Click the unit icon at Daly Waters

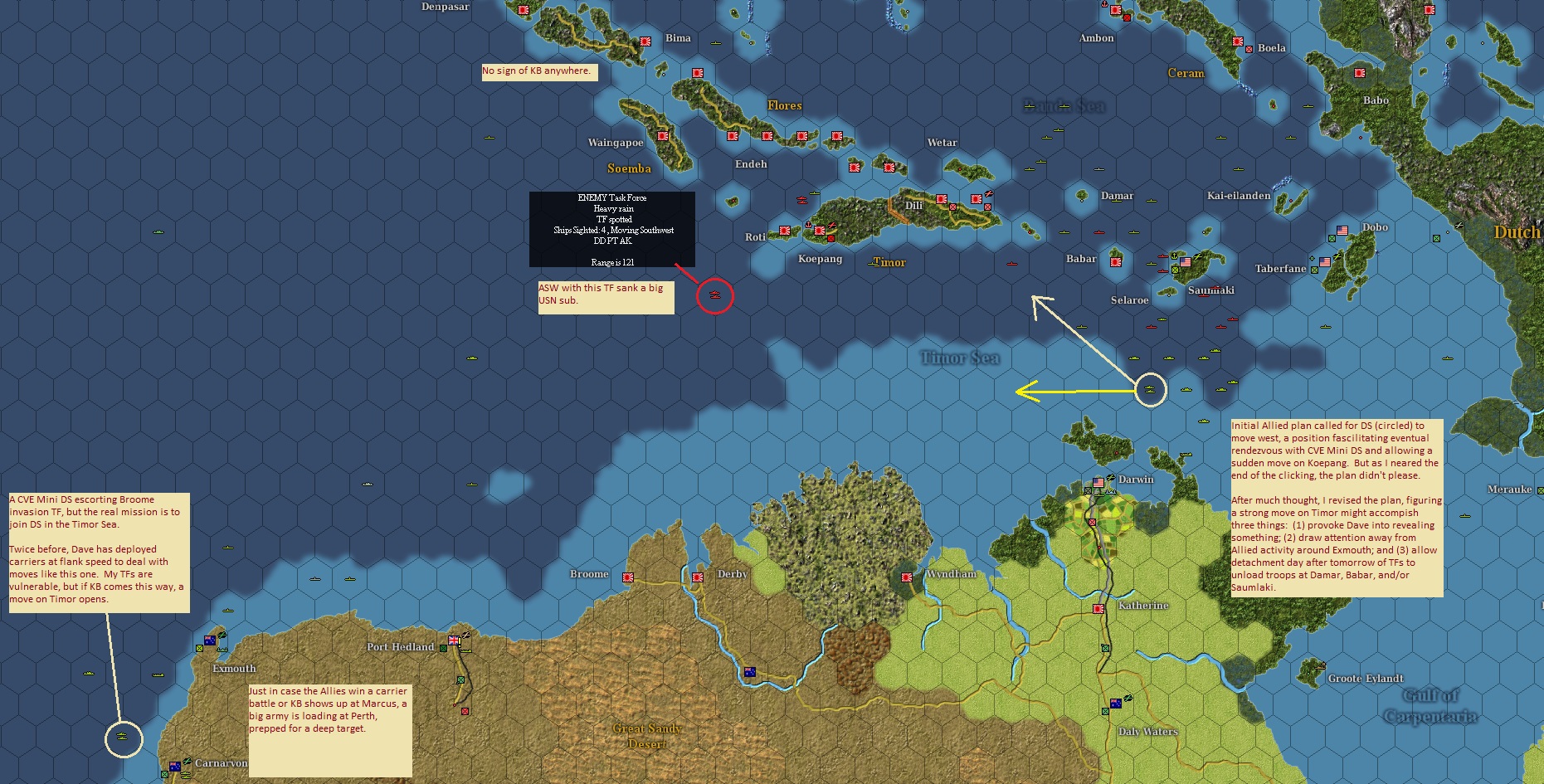coord(1116,703)
